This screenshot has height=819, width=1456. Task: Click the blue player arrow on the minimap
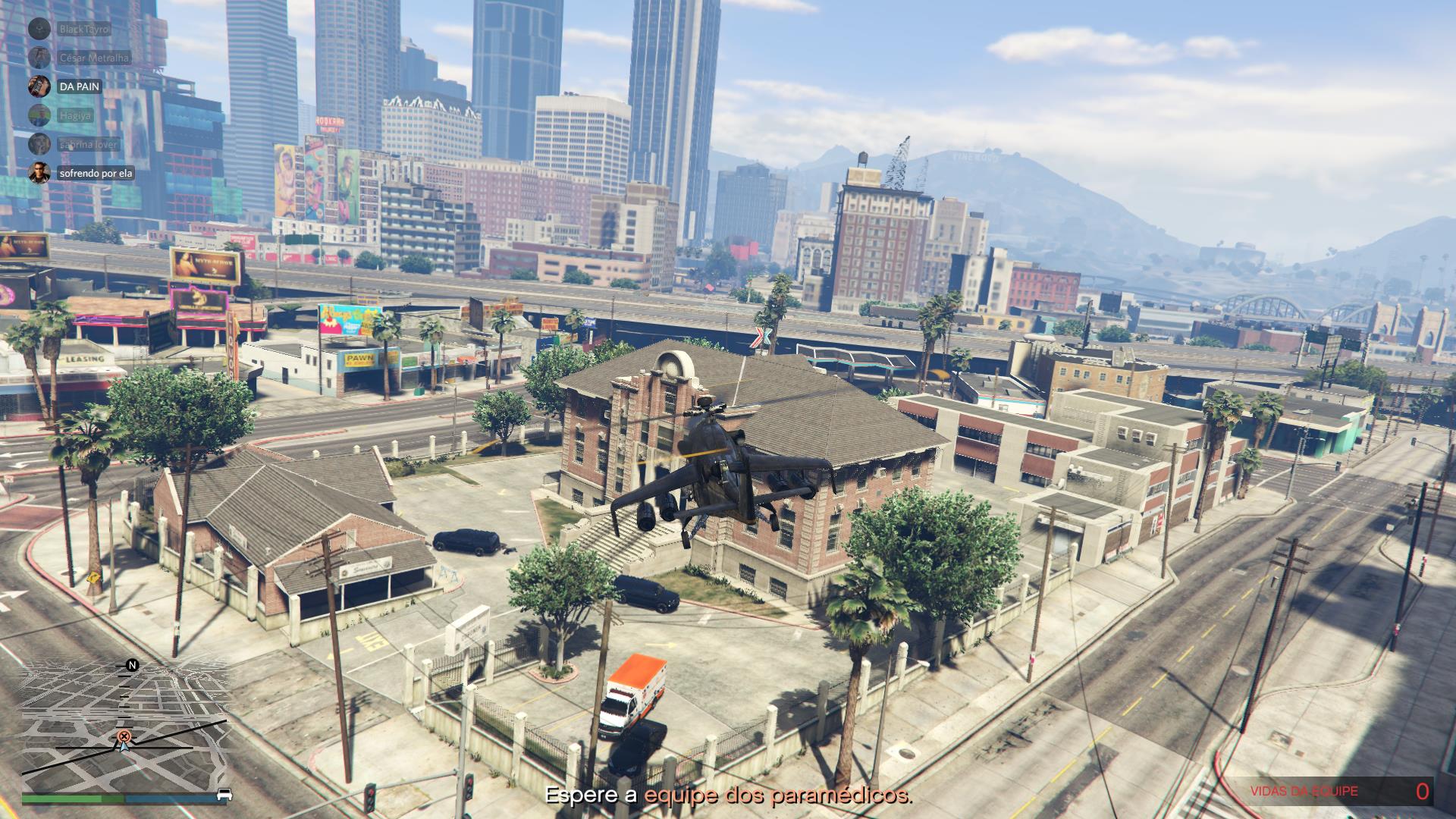click(121, 745)
